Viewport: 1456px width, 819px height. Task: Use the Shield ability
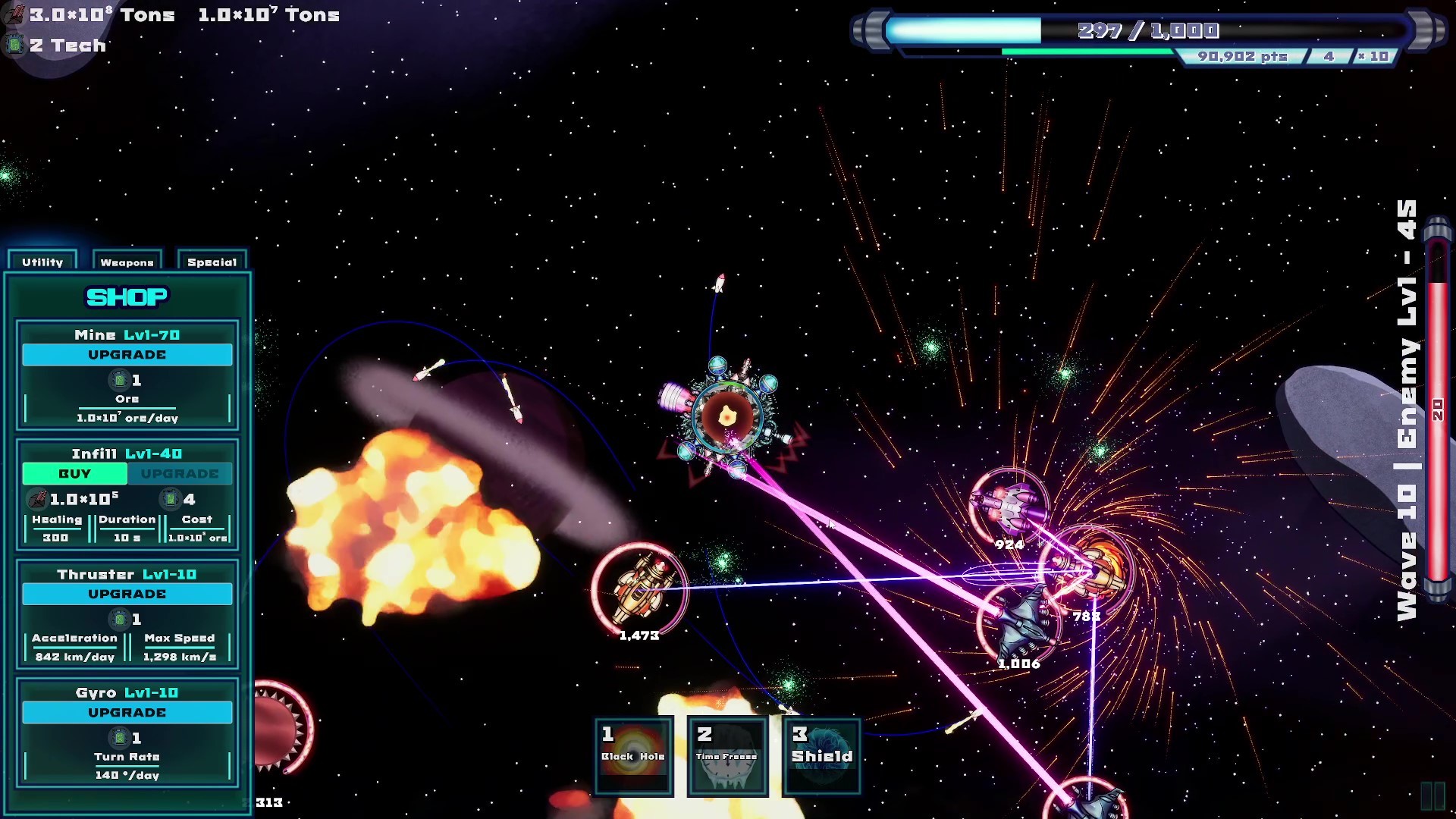(821, 755)
